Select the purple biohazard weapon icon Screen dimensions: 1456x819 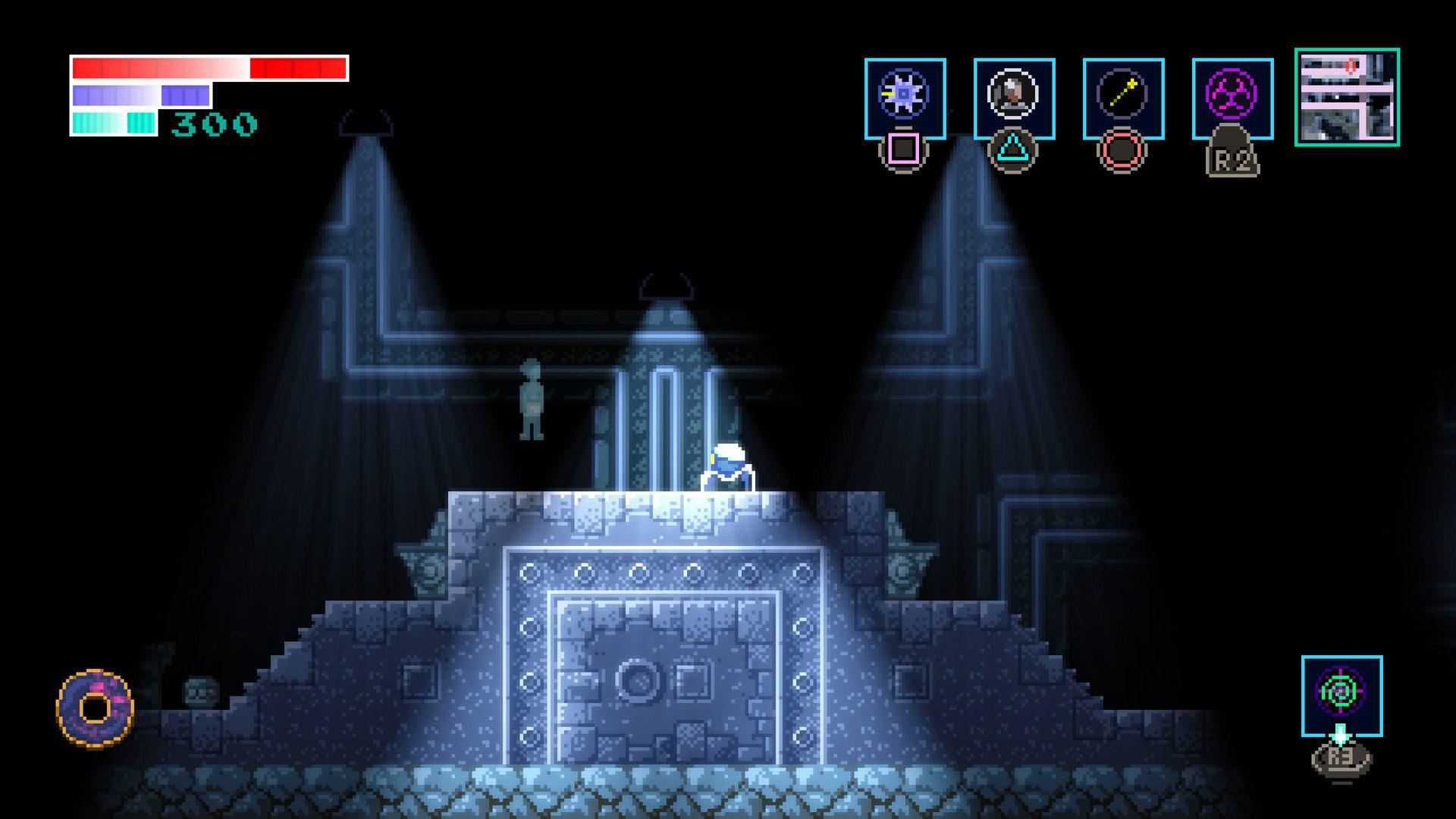(1230, 93)
